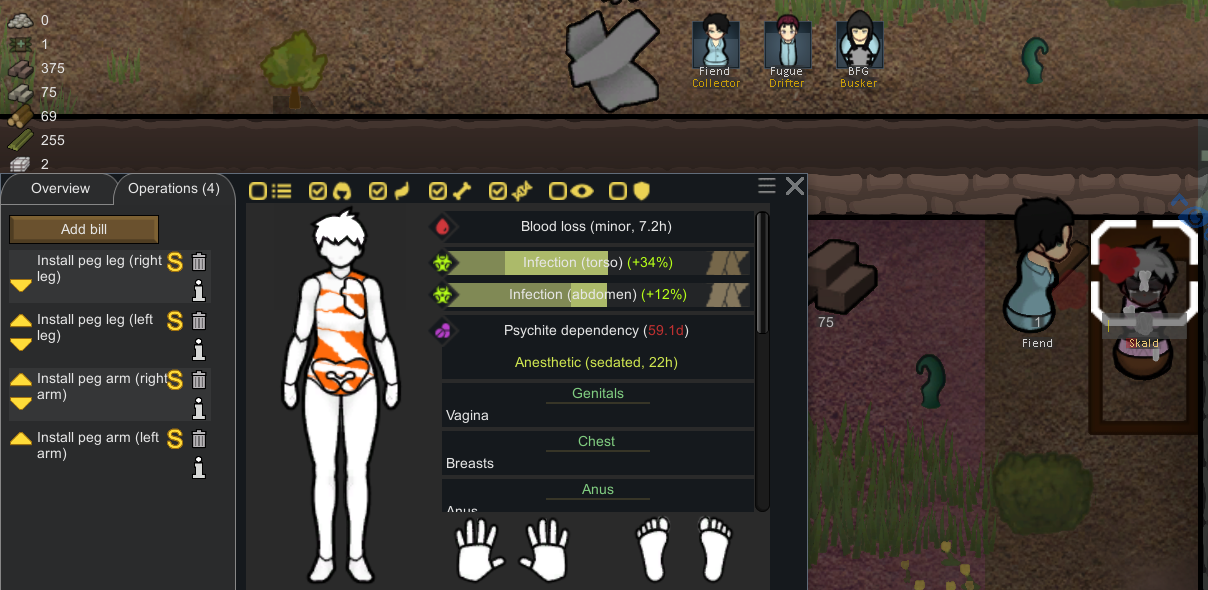Close the health panel
The image size is (1208, 590).
795,186
